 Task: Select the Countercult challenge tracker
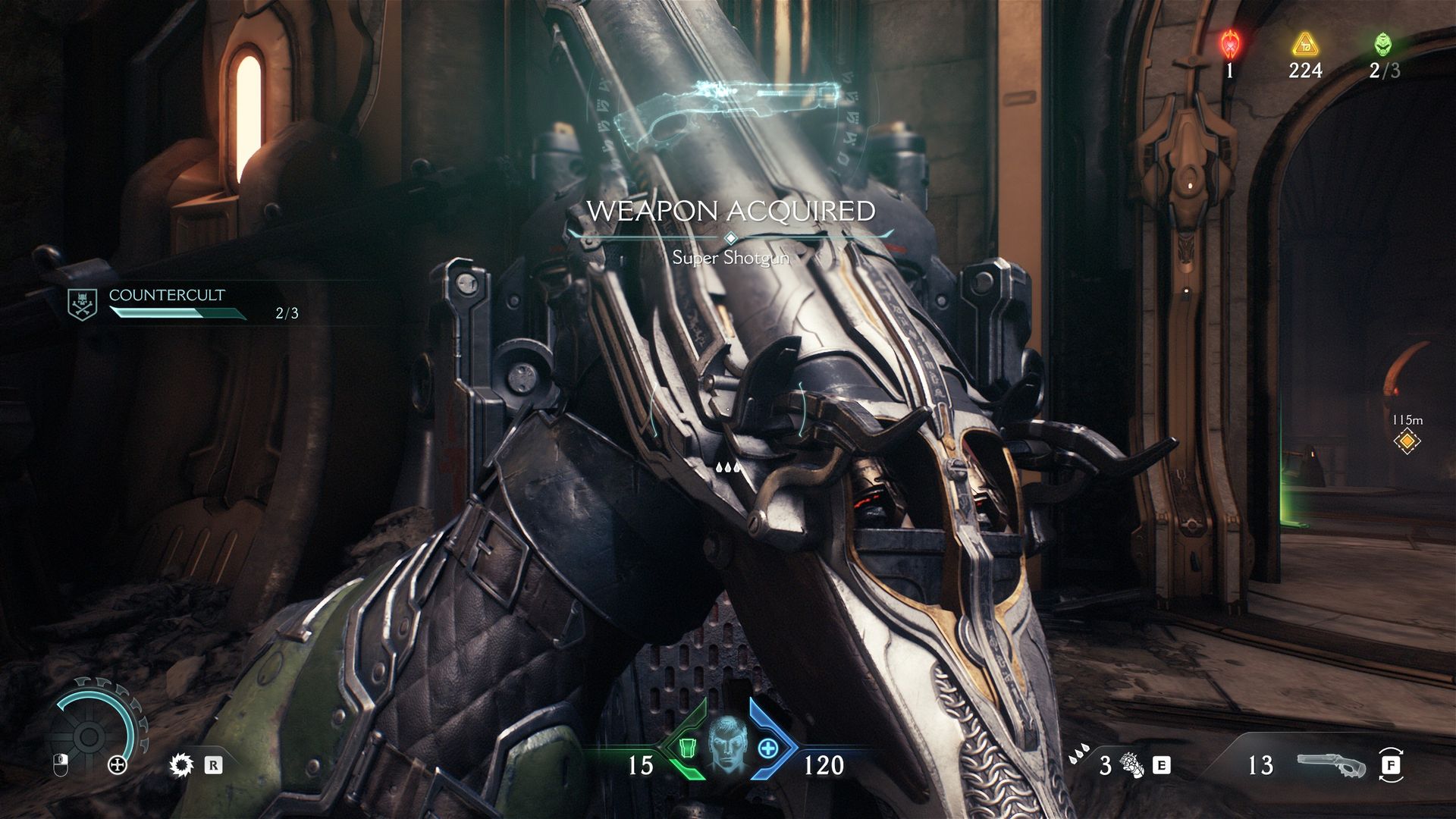click(167, 303)
